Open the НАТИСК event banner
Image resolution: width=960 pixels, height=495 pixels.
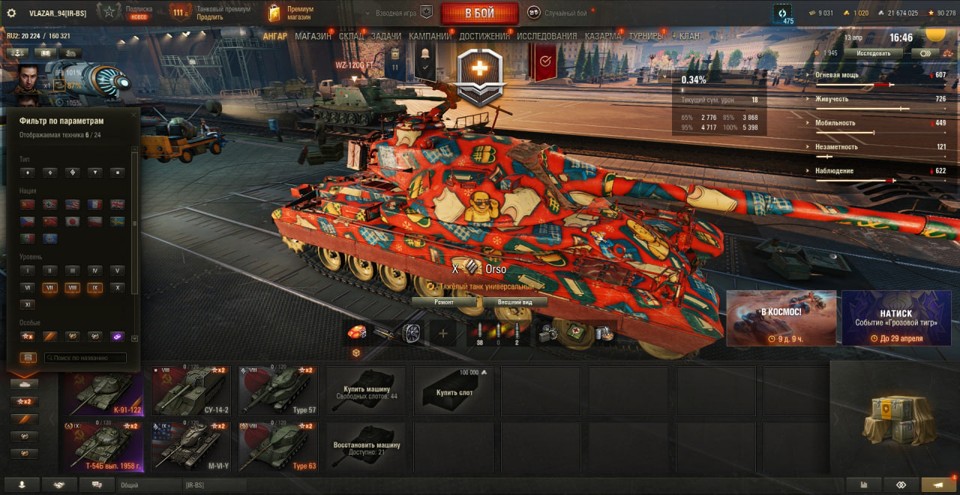pyautogui.click(x=896, y=318)
